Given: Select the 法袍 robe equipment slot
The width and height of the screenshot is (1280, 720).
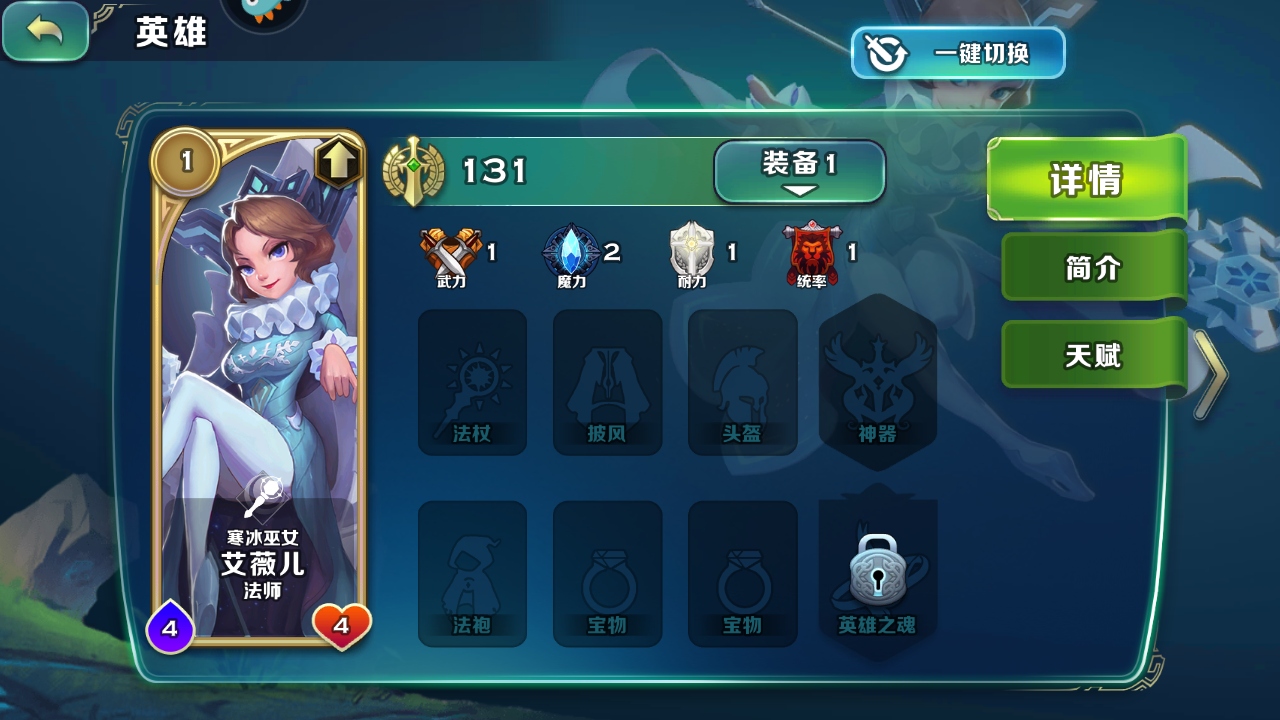Looking at the screenshot, I should [x=472, y=573].
